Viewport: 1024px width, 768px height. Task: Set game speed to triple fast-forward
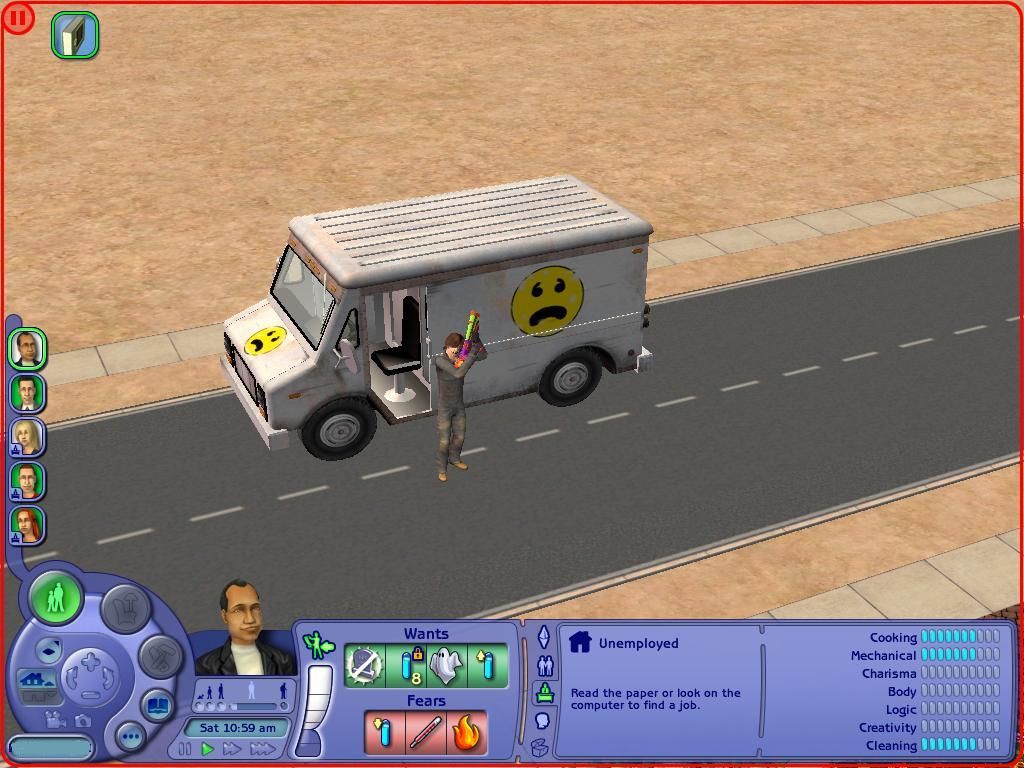click(262, 749)
